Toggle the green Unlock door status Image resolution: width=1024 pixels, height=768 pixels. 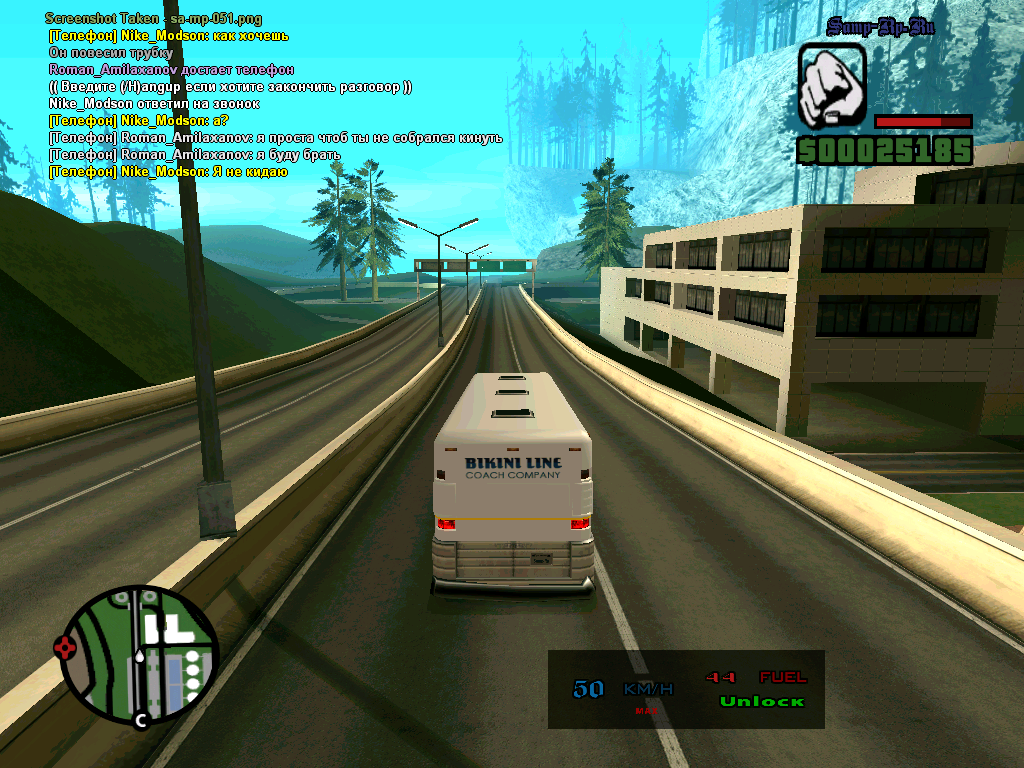pyautogui.click(x=761, y=701)
